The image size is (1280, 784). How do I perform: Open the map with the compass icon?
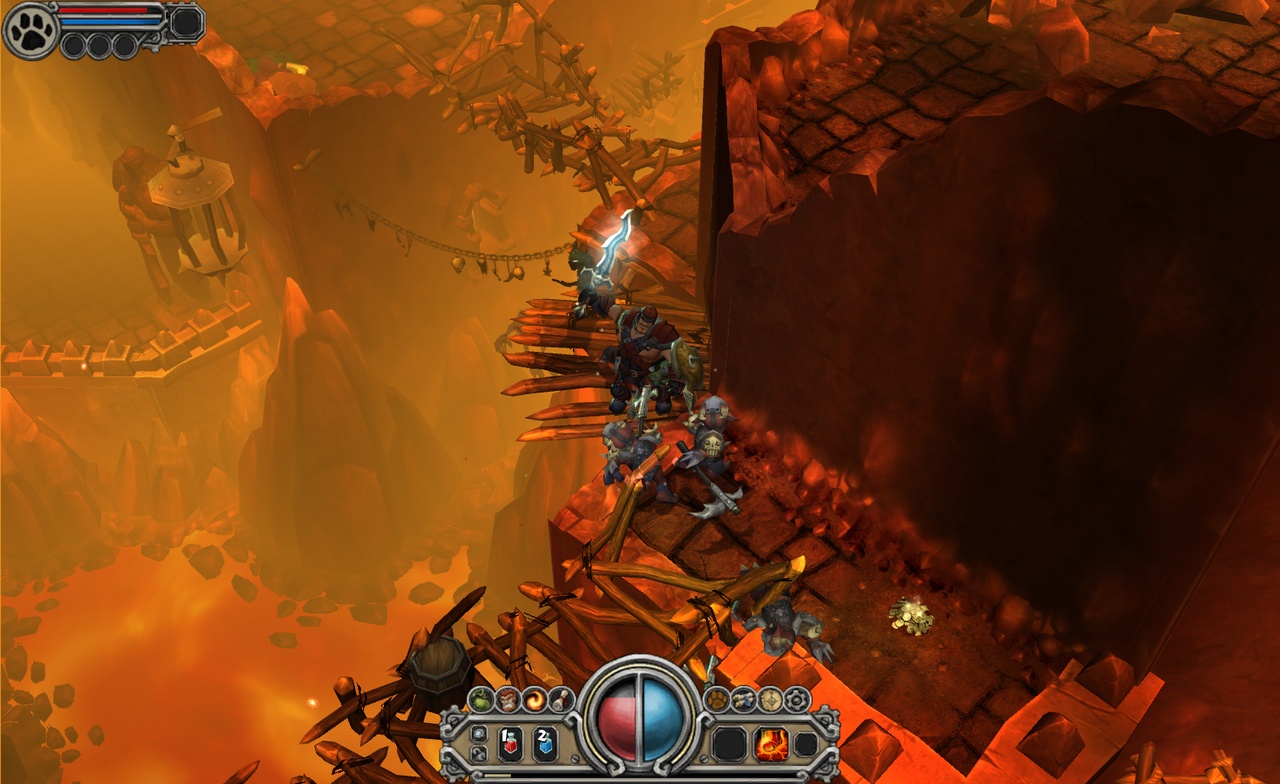(770, 699)
